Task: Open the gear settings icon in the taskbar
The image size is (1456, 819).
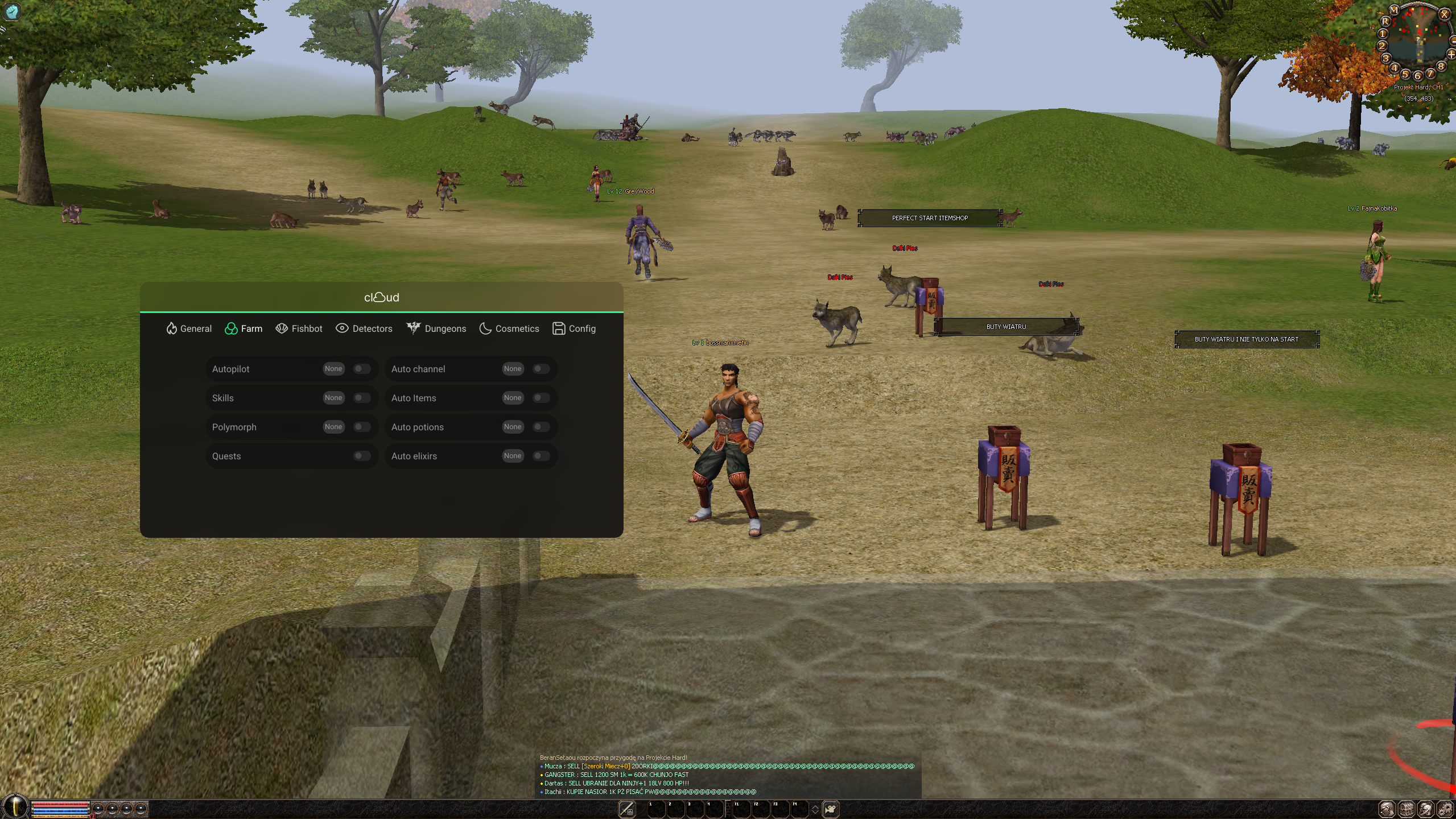Action: click(x=1446, y=809)
